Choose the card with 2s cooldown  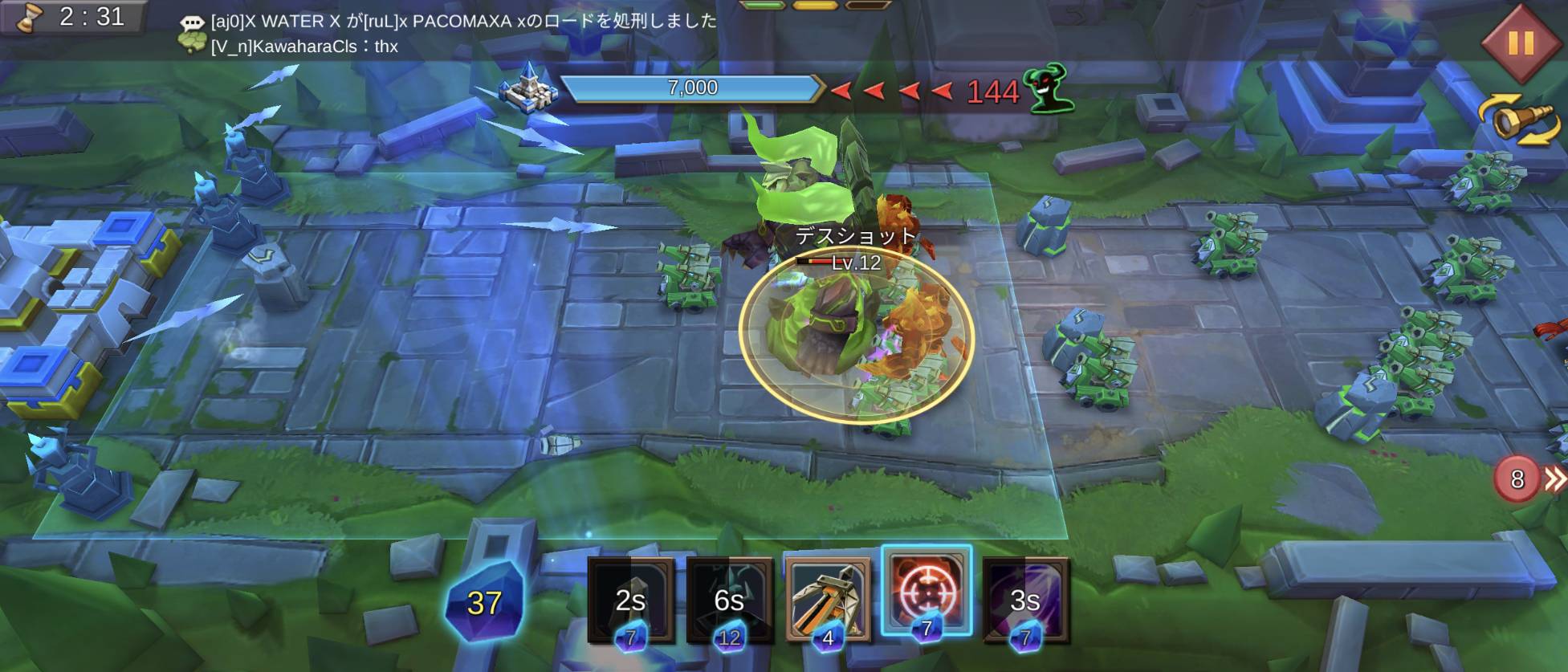tap(631, 600)
